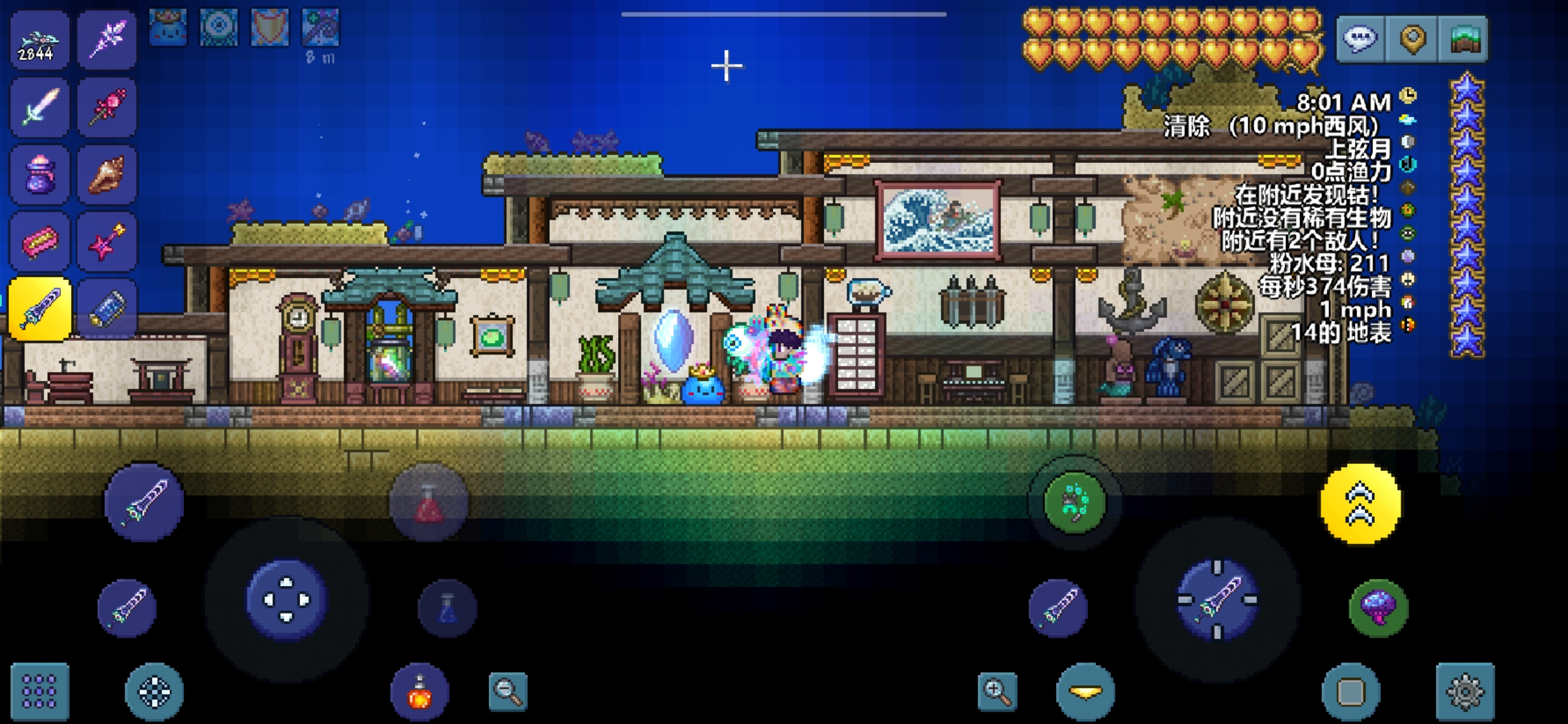Zoom in with the plus magnifier
Image resolution: width=1568 pixels, height=724 pixels.
997,691
